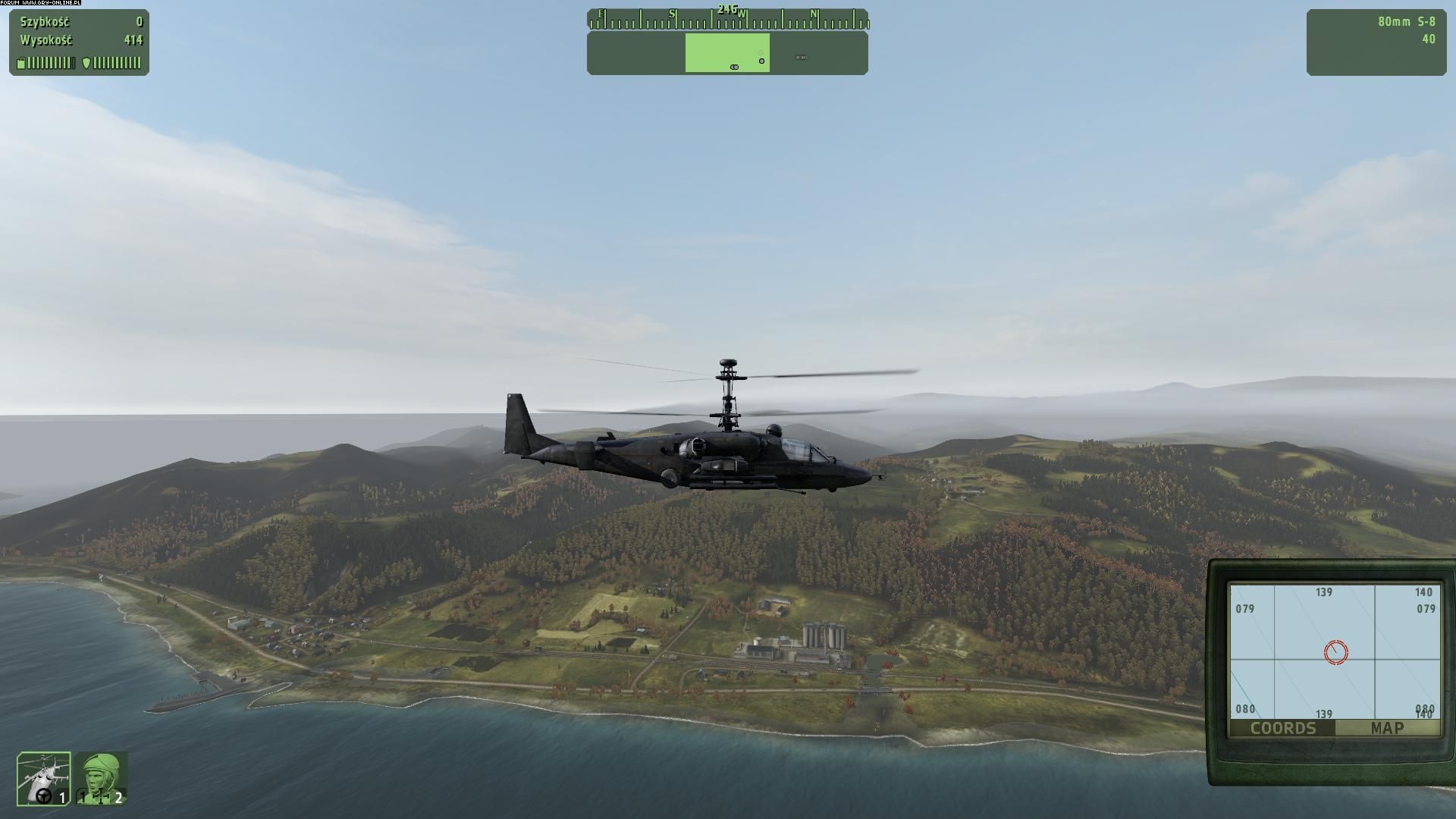Click the radar panel below compass

(727, 53)
